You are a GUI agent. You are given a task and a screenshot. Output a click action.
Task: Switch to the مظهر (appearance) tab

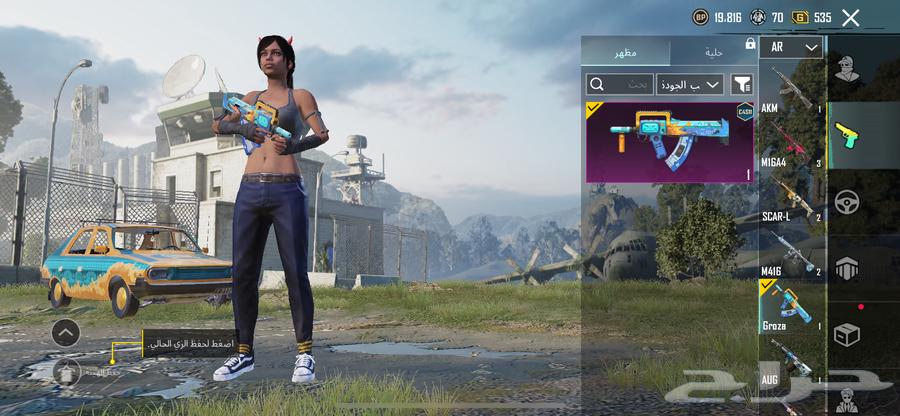point(626,51)
